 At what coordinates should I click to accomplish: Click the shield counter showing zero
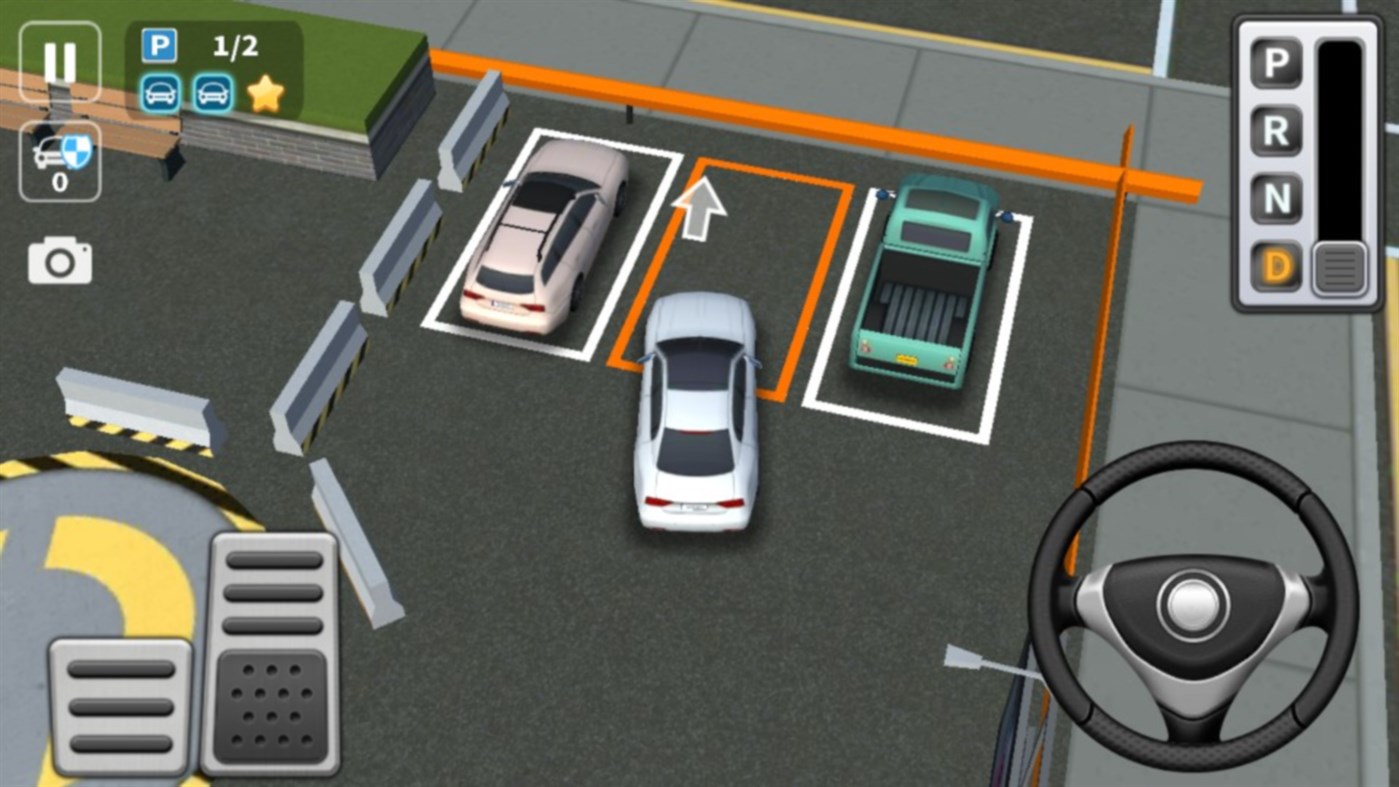click(59, 182)
